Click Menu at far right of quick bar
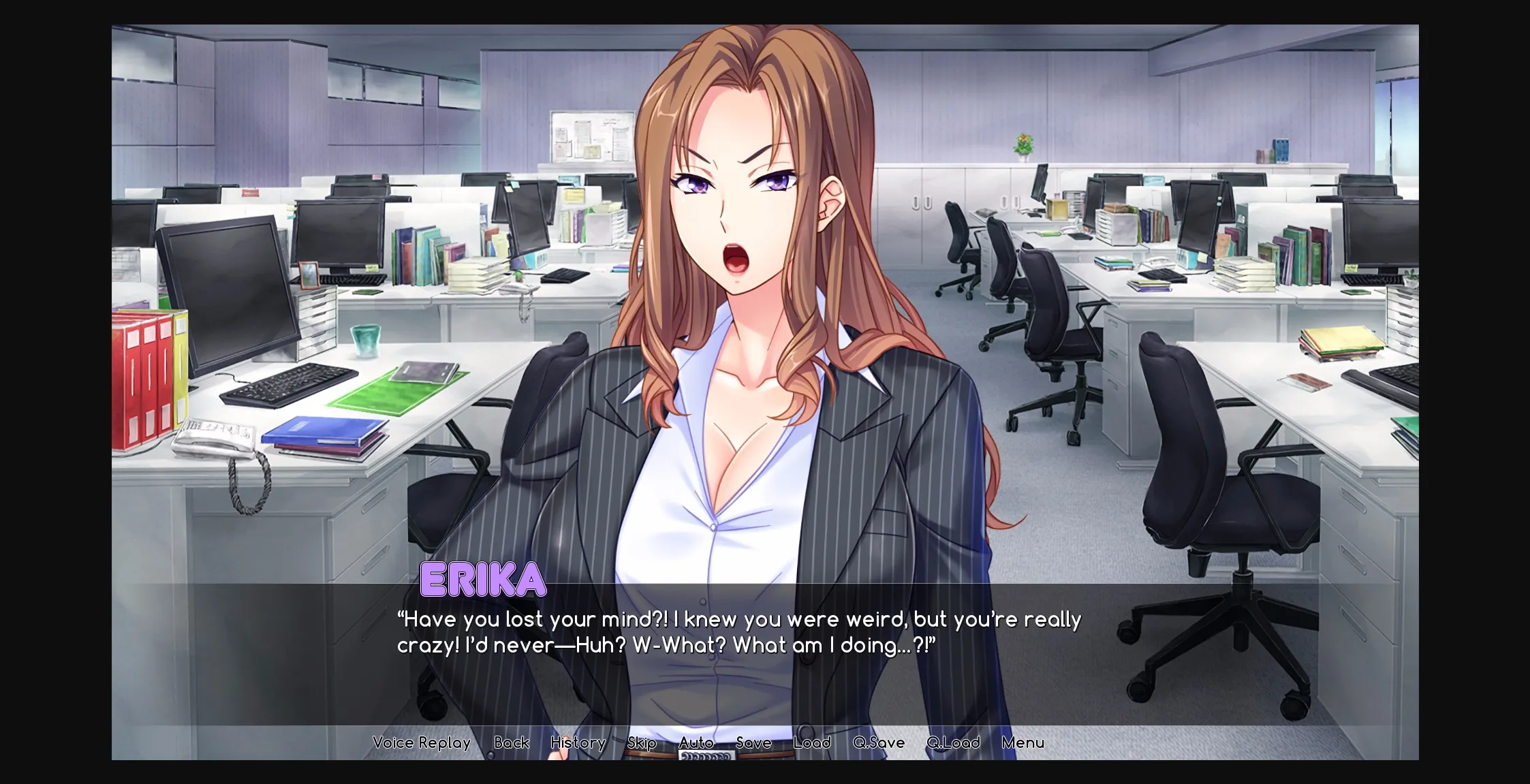 (x=1025, y=742)
